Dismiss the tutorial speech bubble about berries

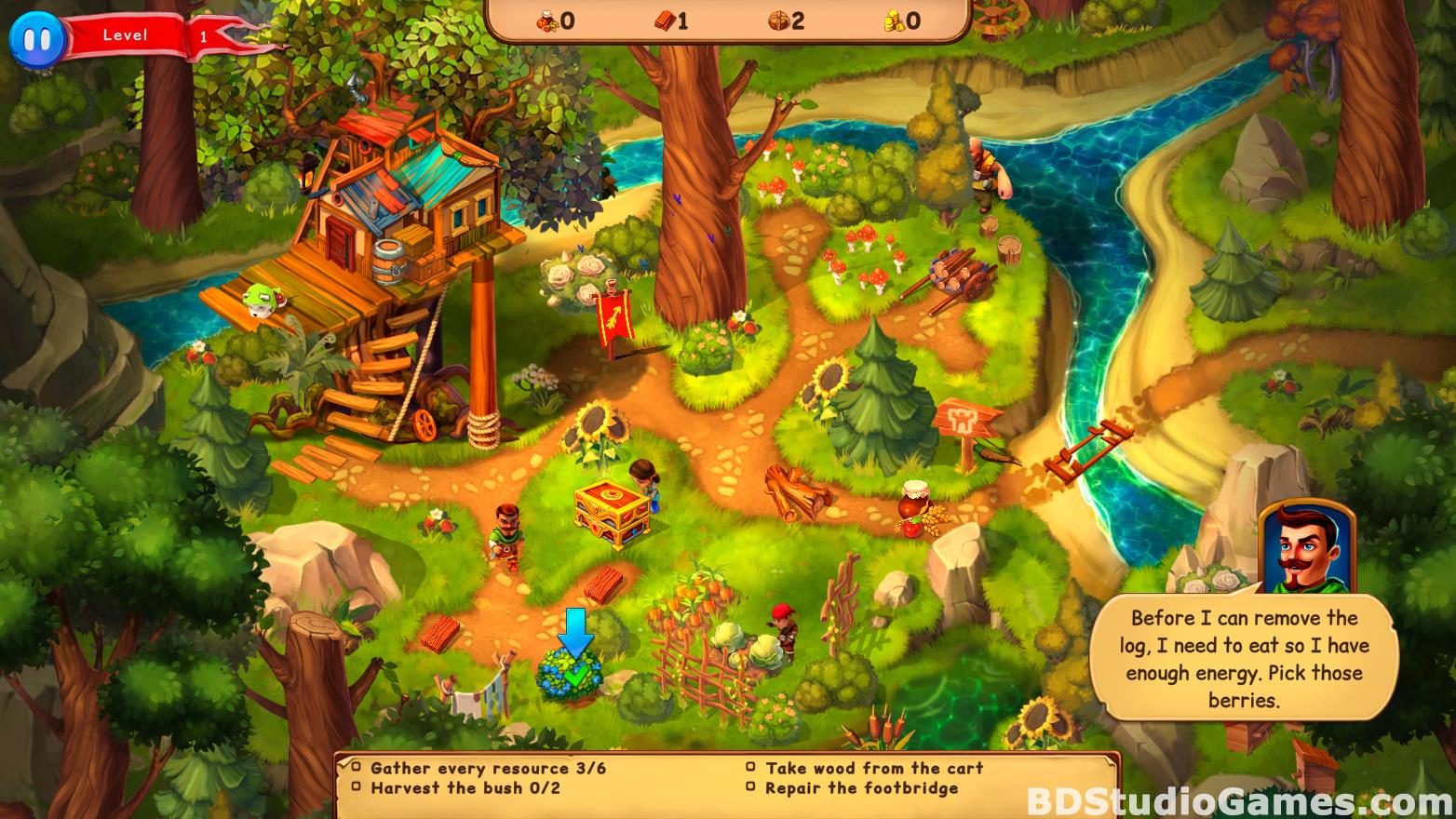1243,658
